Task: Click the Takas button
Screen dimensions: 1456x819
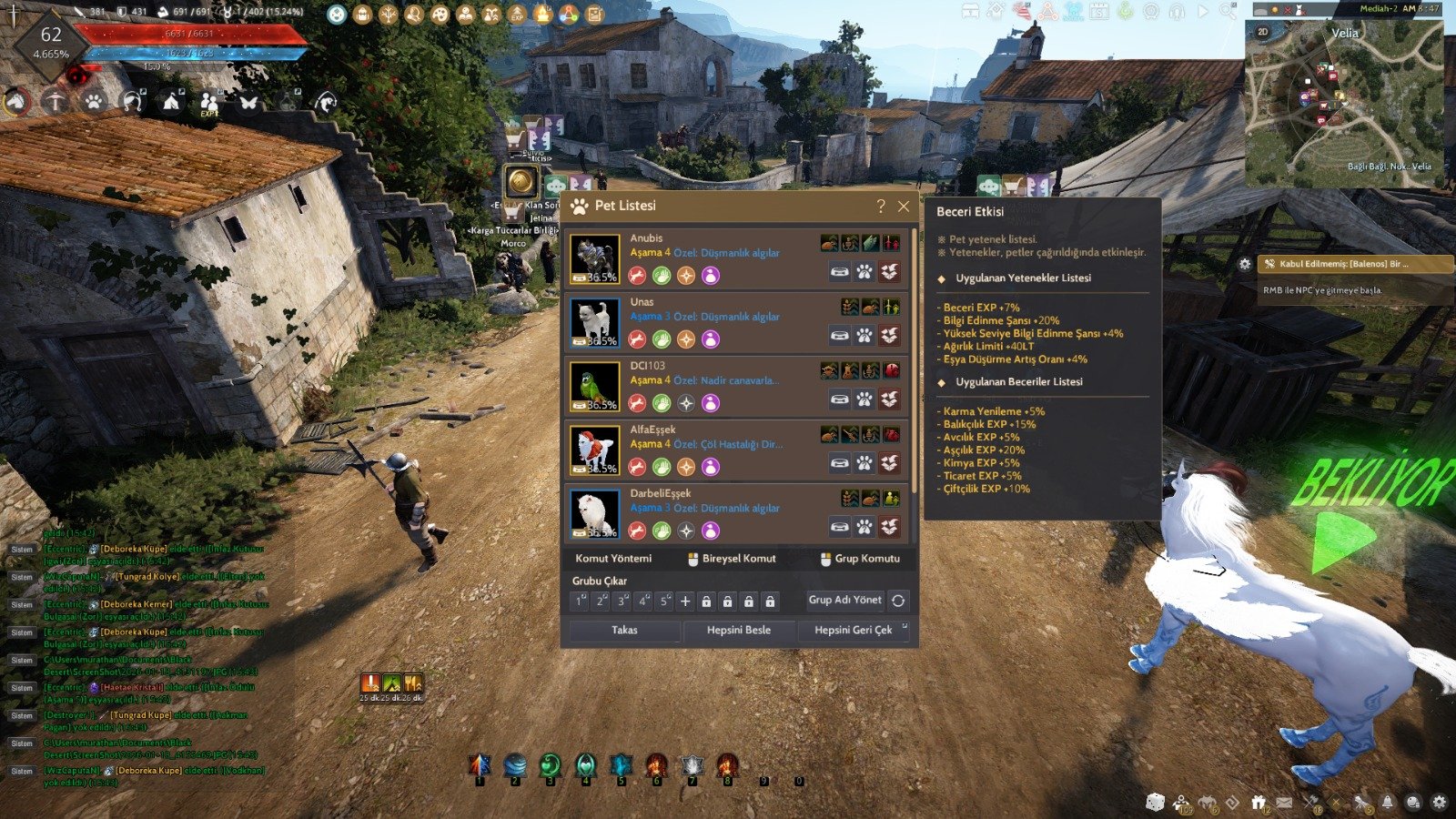Action: pyautogui.click(x=624, y=630)
